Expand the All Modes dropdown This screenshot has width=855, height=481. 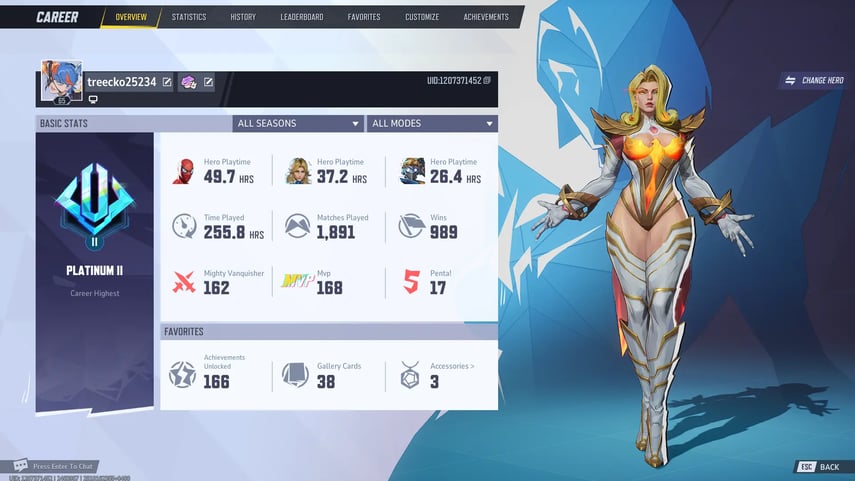432,124
